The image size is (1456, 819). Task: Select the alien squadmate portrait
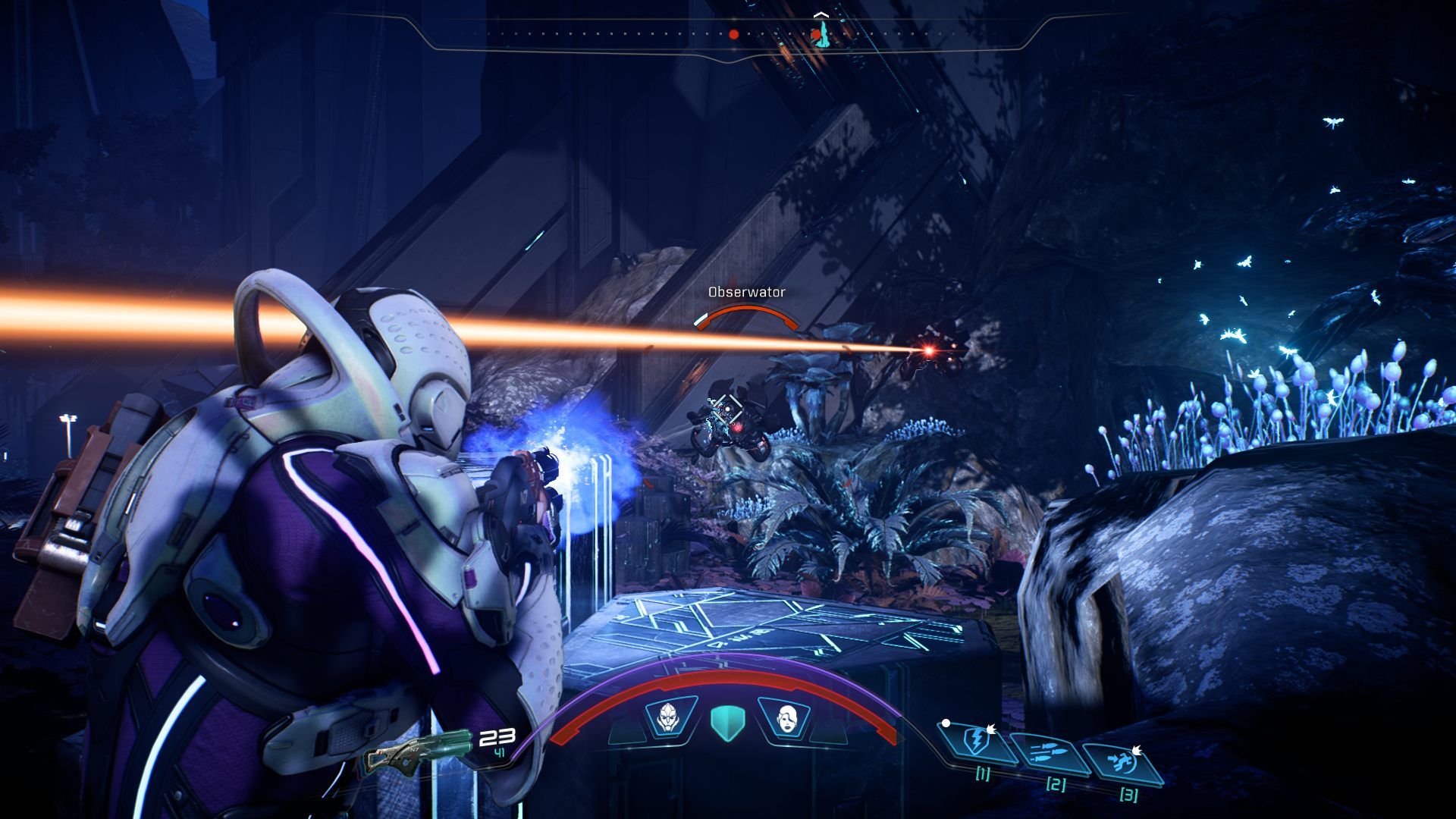pos(669,716)
